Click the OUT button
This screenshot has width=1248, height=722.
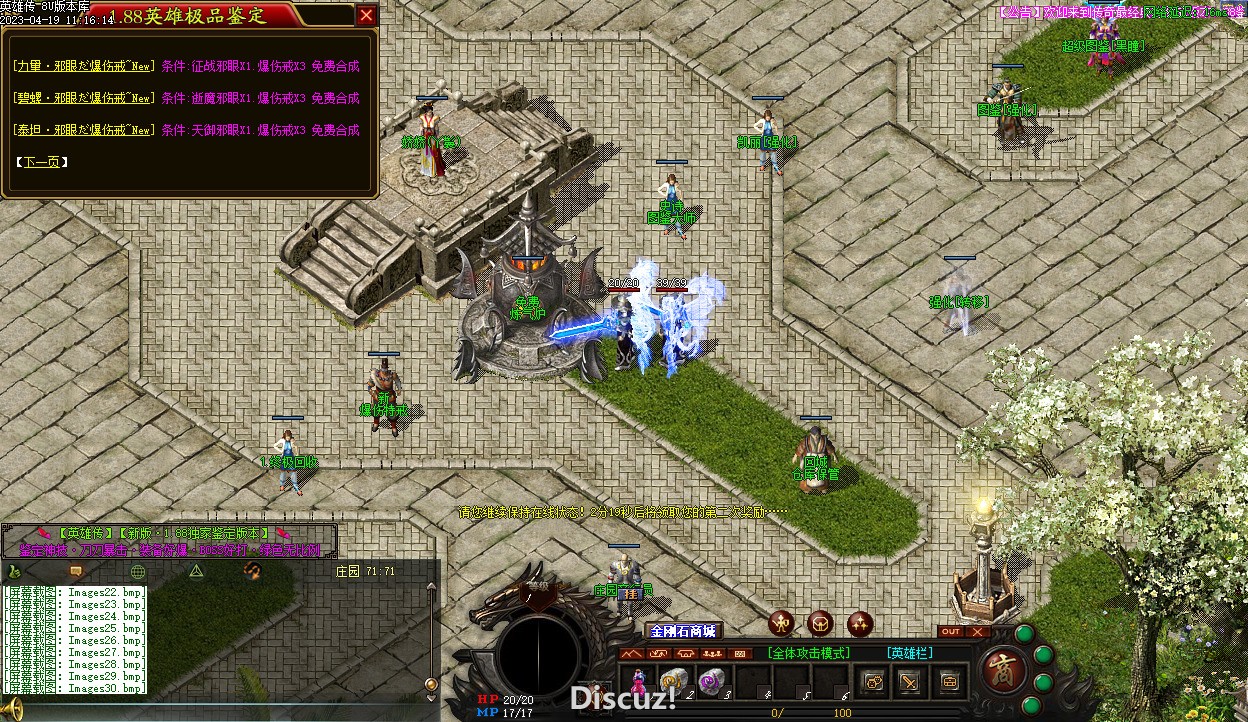click(x=951, y=631)
